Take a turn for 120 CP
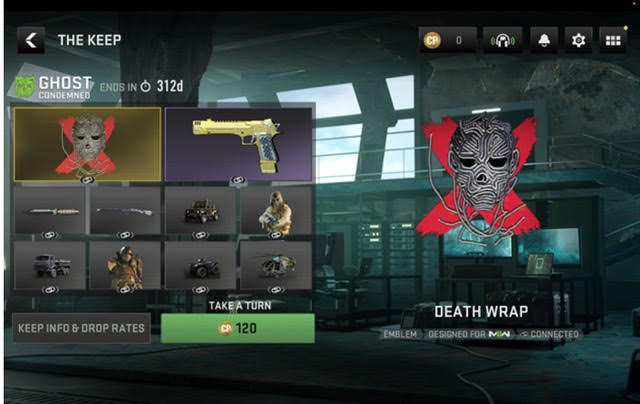Viewport: 640px width, 404px height. 237,328
